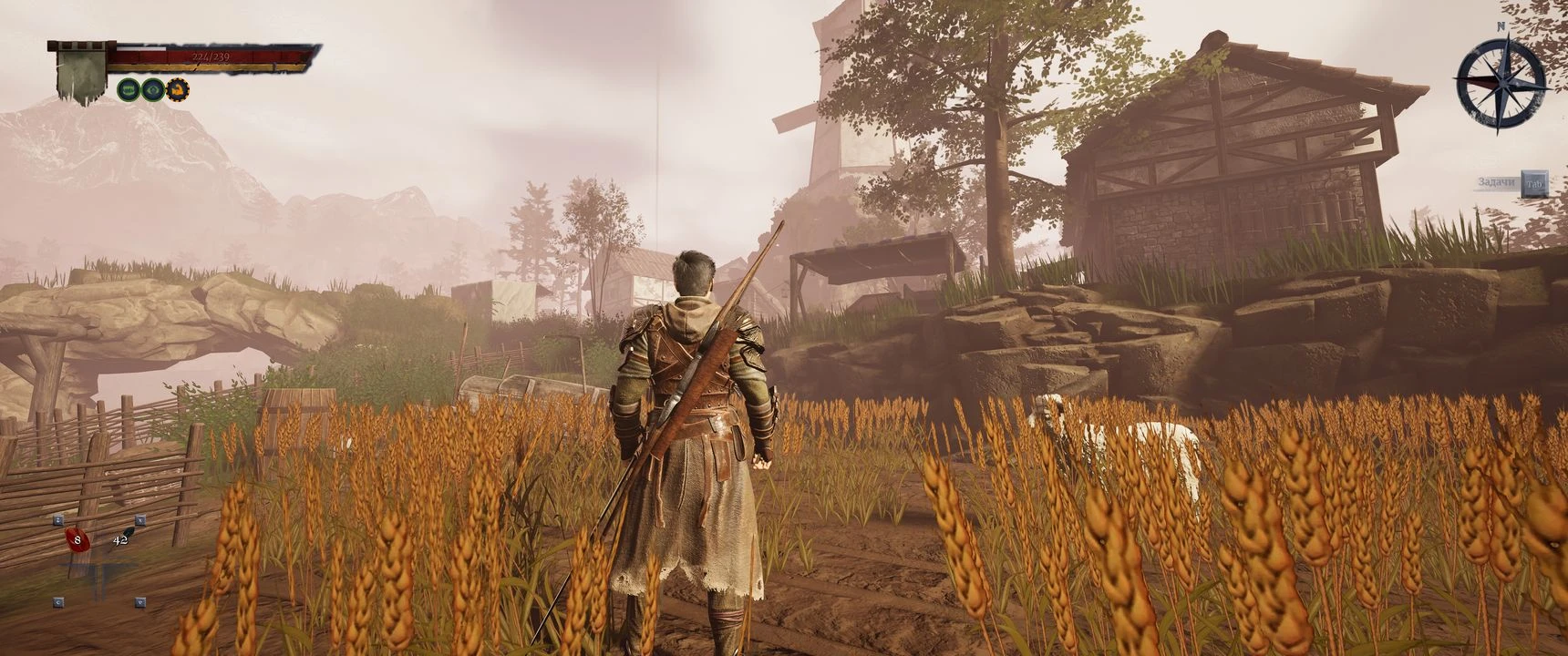This screenshot has width=1568, height=656.
Task: Toggle the C quick-slot key prompt
Action: 58,602
